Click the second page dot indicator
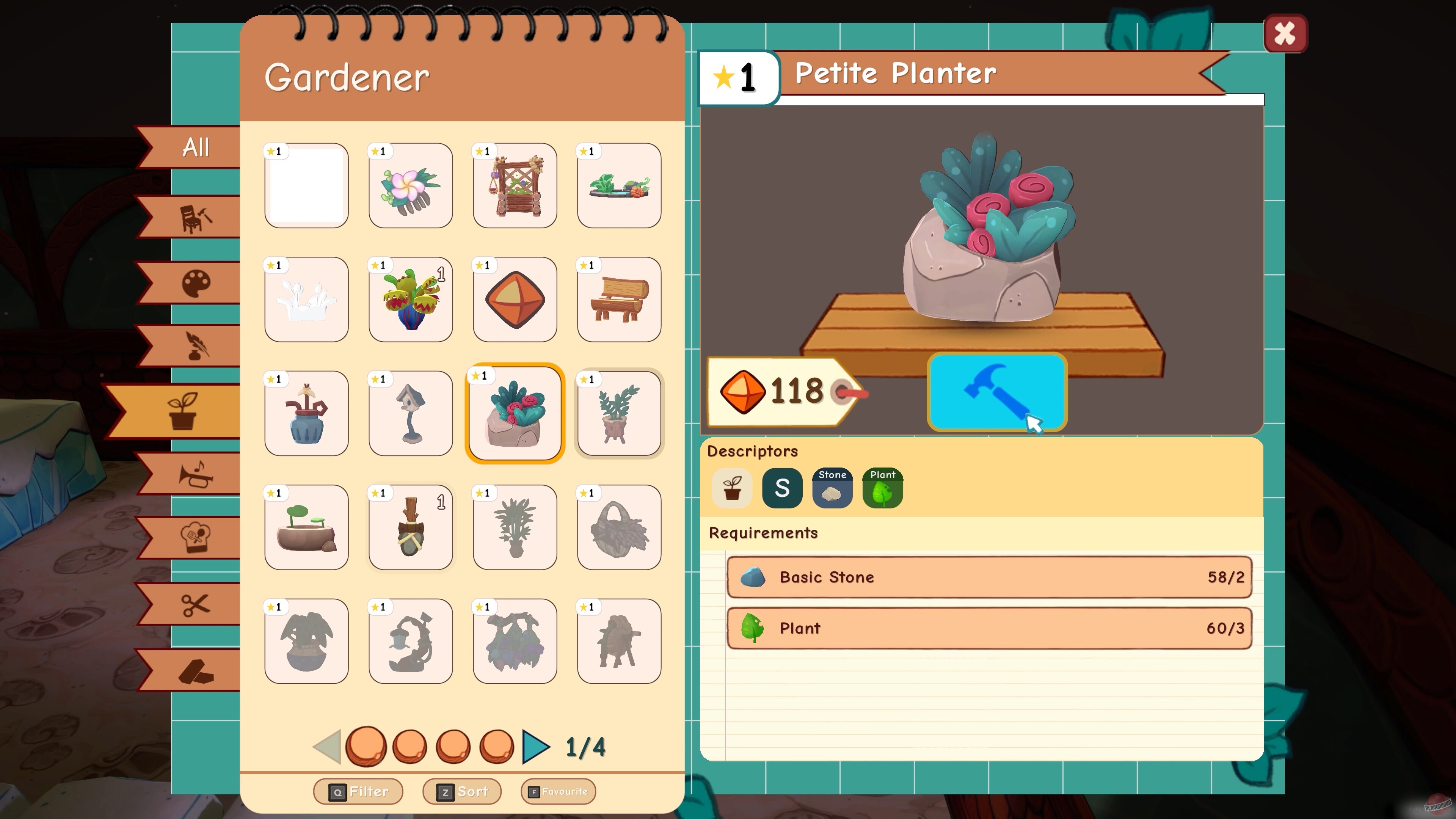Viewport: 1456px width, 819px height. click(x=410, y=746)
